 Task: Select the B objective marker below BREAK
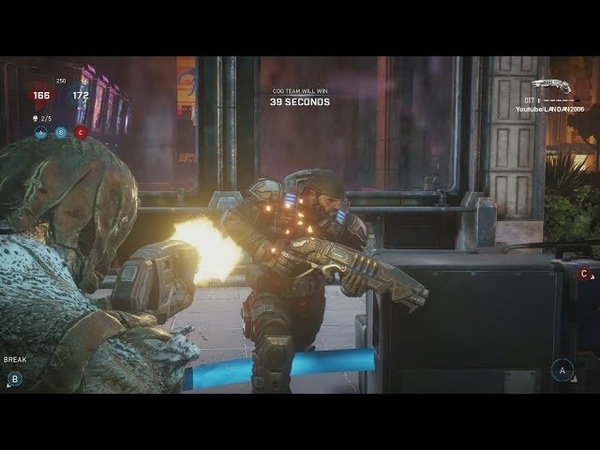click(x=14, y=378)
